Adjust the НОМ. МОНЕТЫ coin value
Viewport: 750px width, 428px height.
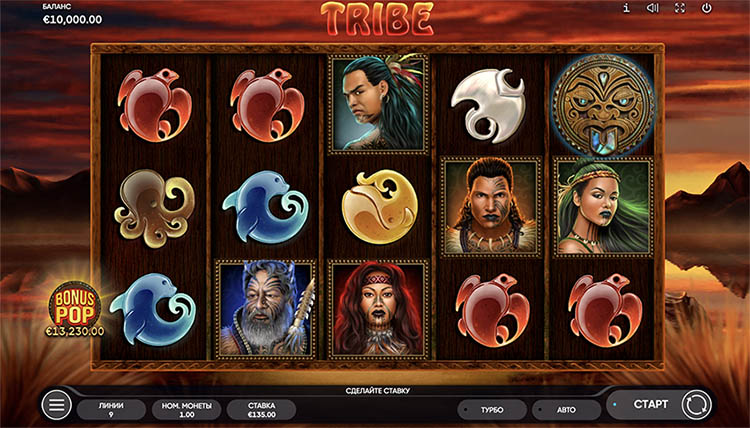point(186,409)
